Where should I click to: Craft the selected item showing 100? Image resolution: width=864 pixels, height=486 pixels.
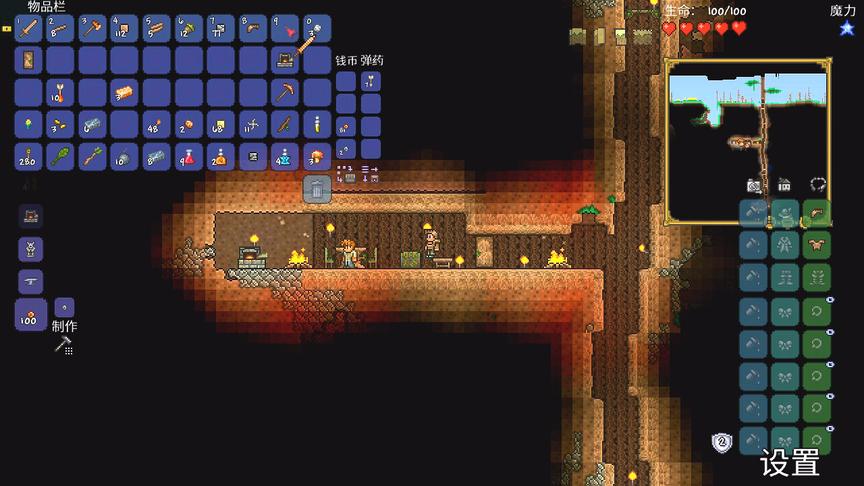pyautogui.click(x=29, y=316)
